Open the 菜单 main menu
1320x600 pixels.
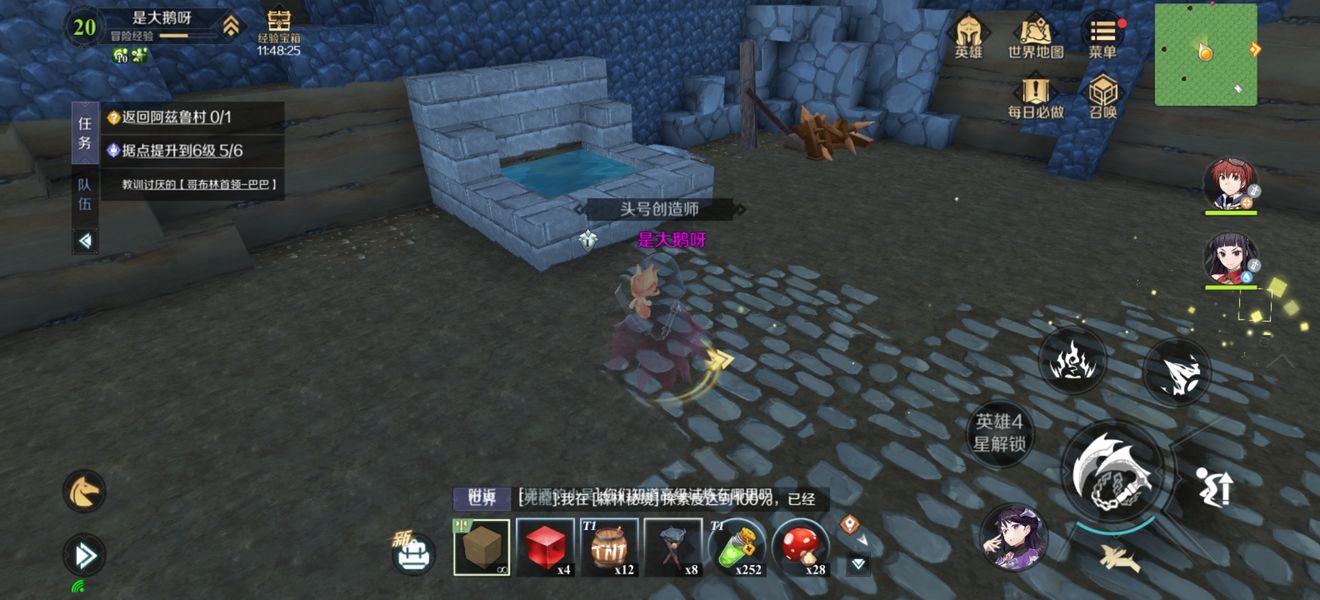click(1102, 36)
